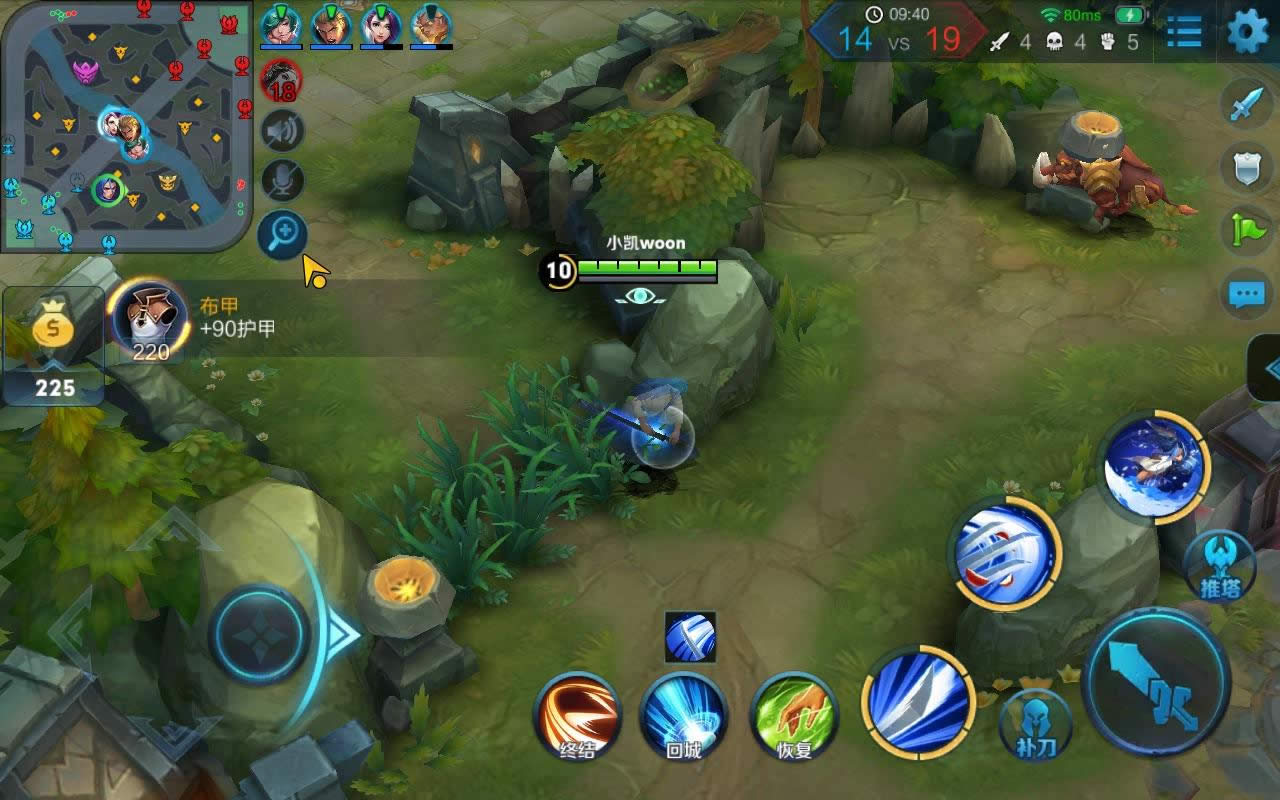Activate the equipped item above skills

pyautogui.click(x=690, y=637)
